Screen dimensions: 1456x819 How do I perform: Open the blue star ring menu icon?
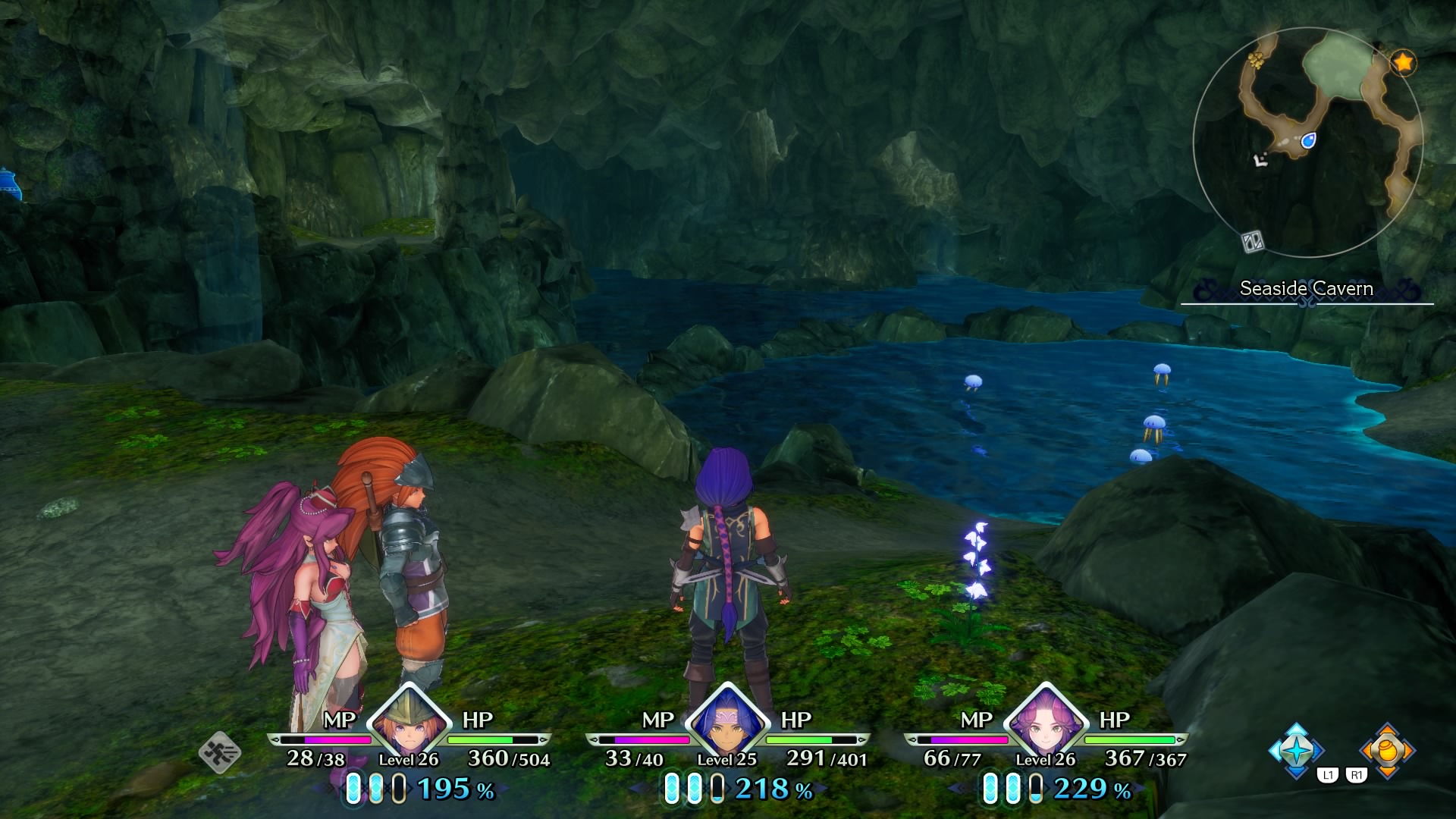[1296, 750]
